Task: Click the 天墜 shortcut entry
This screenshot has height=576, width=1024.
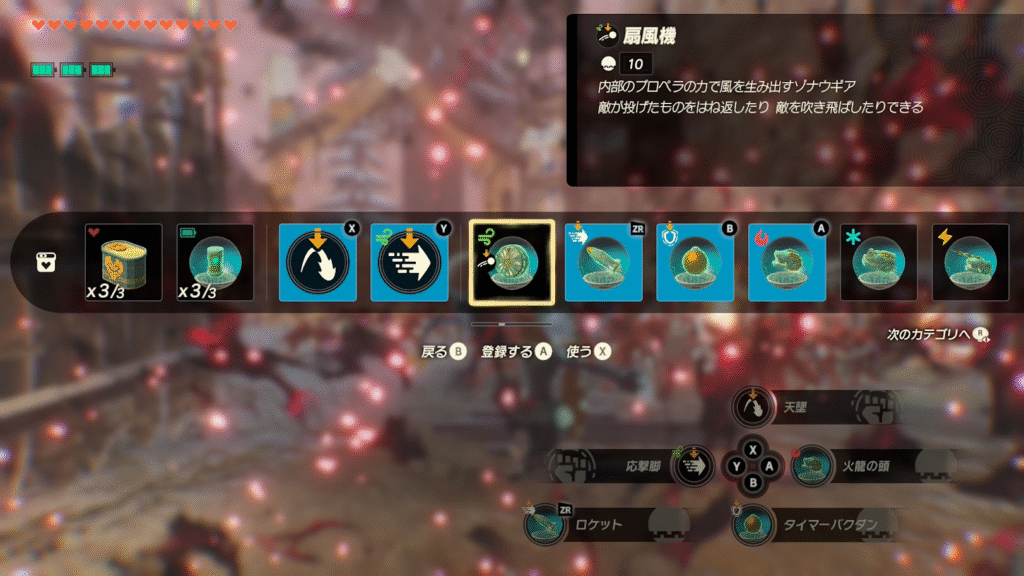Action: pyautogui.click(x=800, y=408)
